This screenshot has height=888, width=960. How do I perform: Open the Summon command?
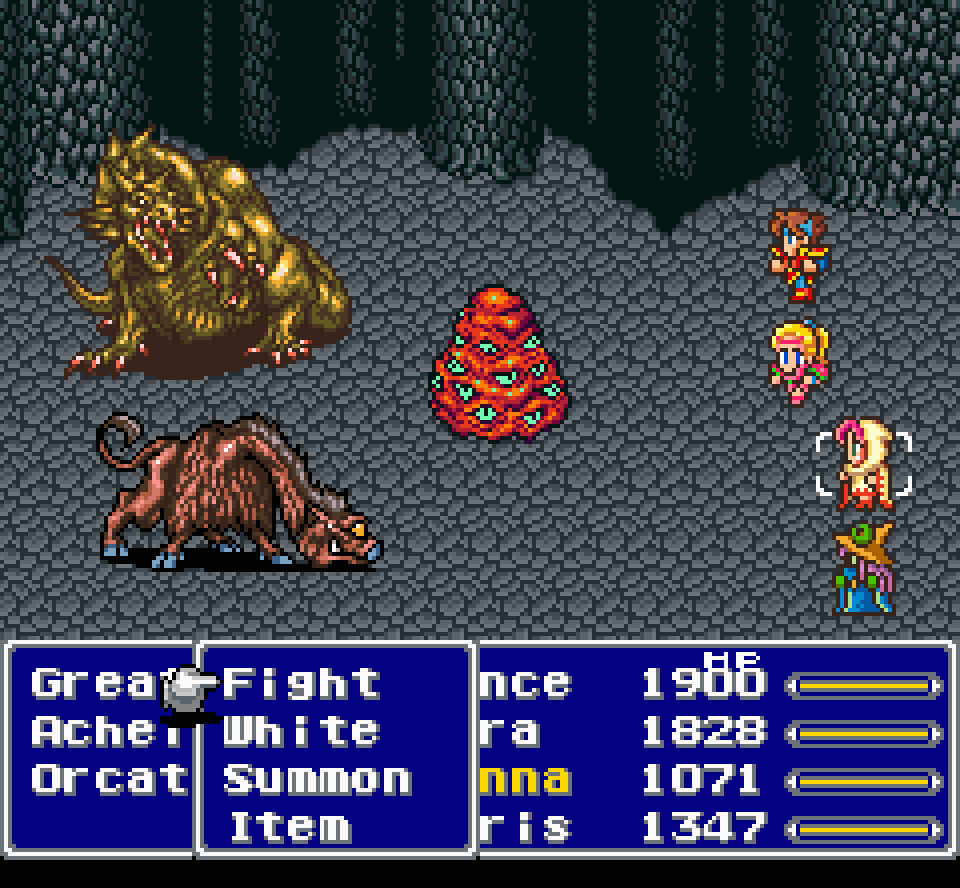(x=316, y=779)
